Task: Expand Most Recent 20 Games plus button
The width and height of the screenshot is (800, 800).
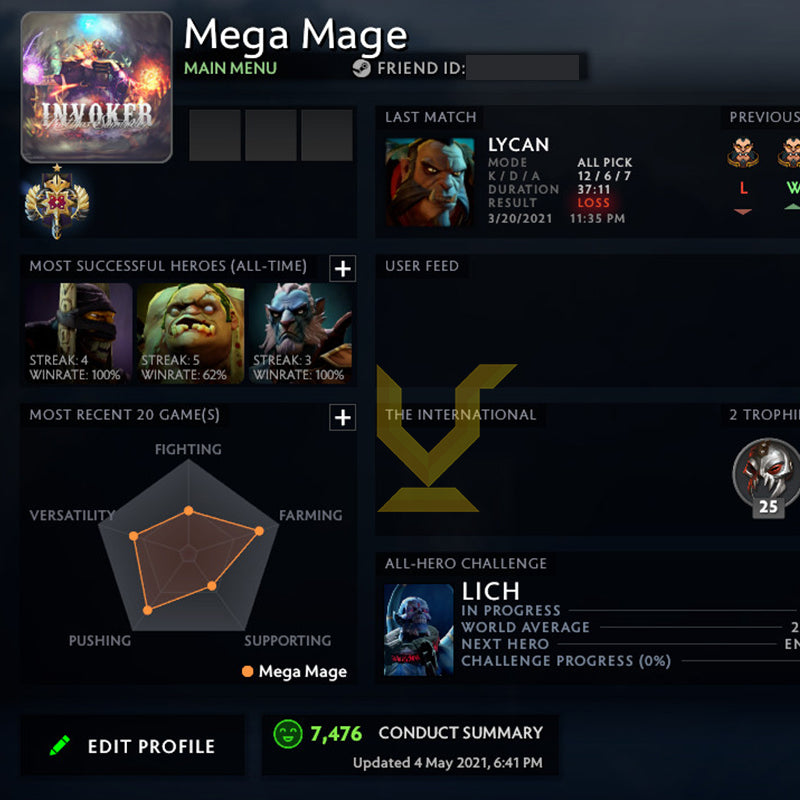Action: tap(342, 417)
